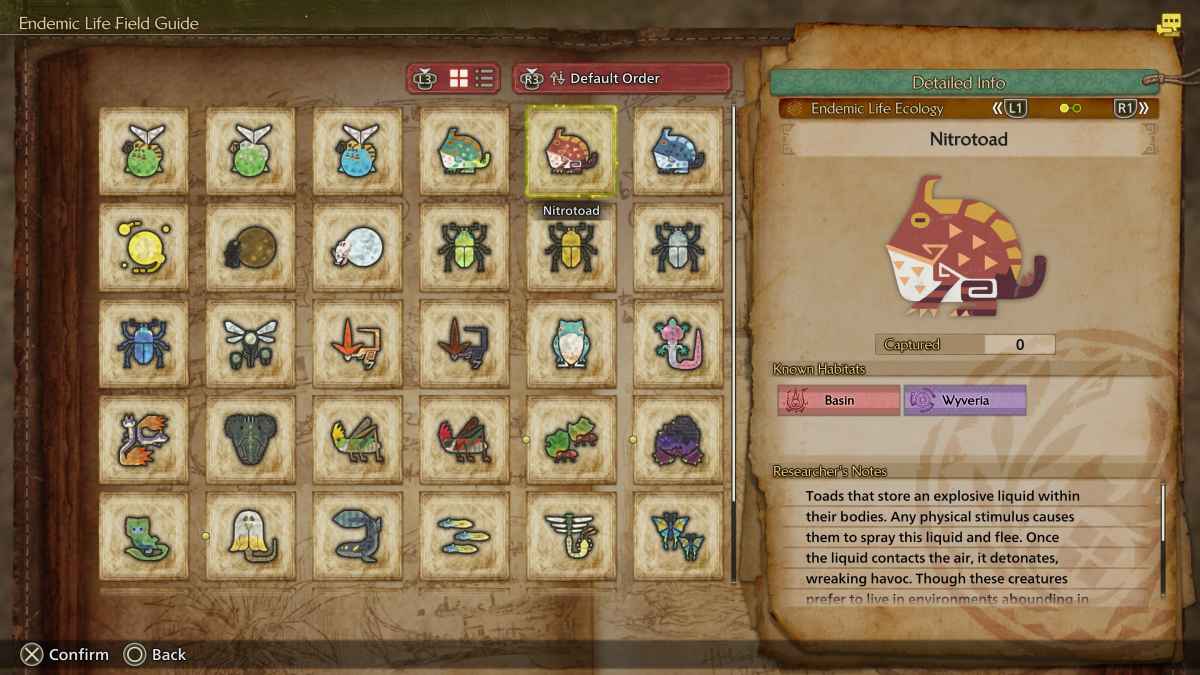Select the highlighted Nitrotoad tile
The width and height of the screenshot is (1200, 675).
571,150
